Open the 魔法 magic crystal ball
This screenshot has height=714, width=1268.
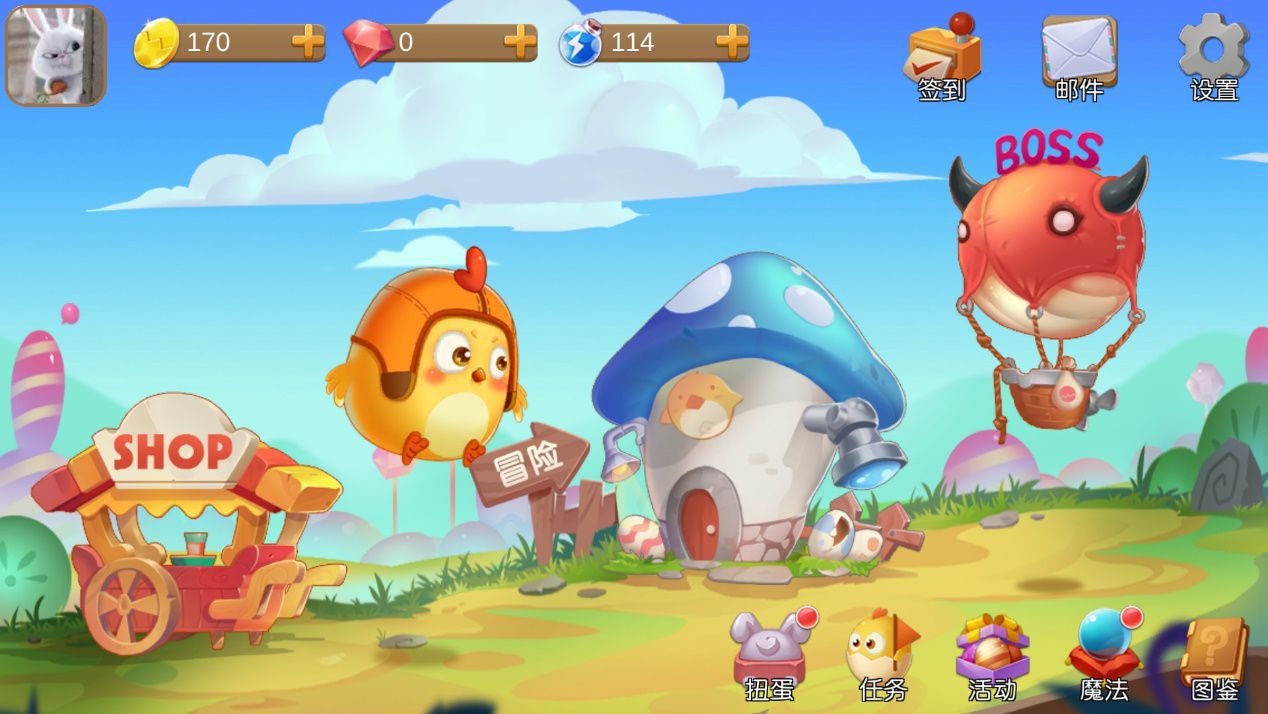tap(1104, 655)
